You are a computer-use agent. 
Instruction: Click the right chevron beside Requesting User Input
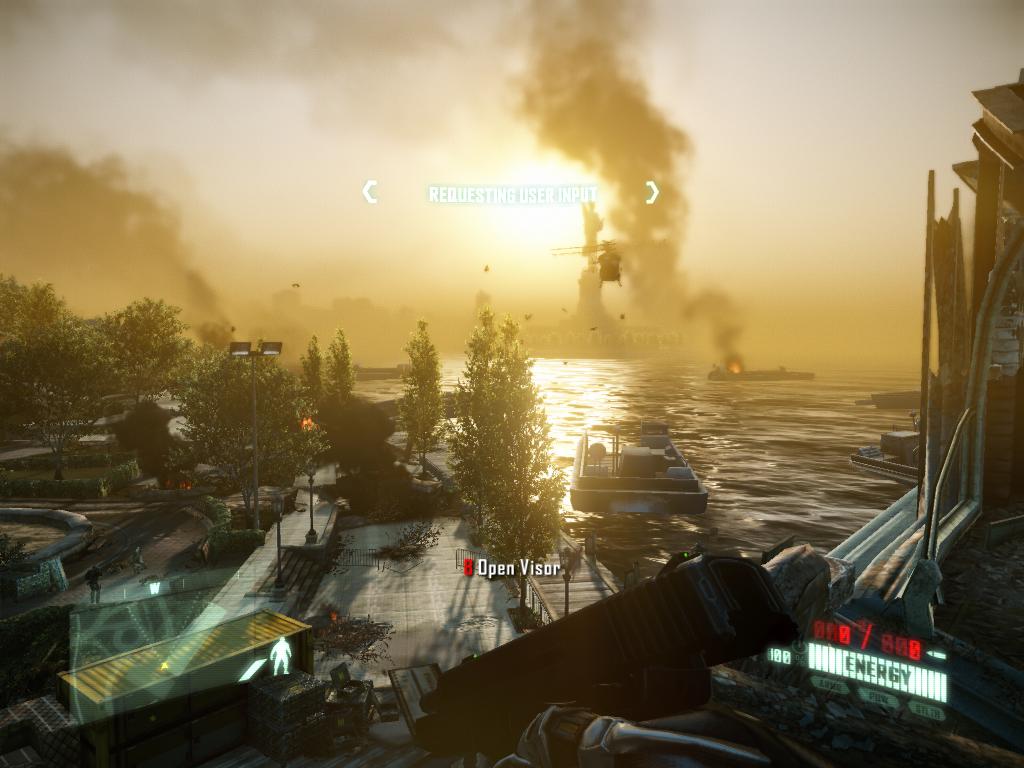click(652, 192)
